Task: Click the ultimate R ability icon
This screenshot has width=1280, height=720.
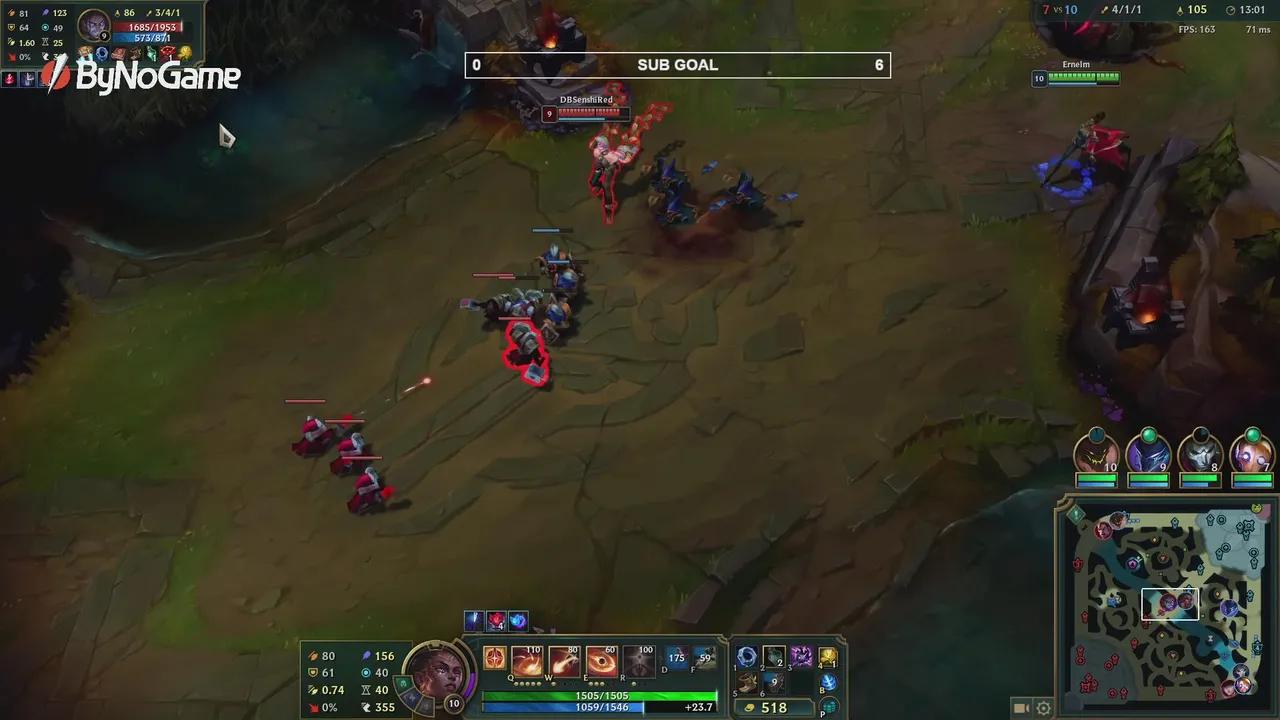Action: click(638, 662)
